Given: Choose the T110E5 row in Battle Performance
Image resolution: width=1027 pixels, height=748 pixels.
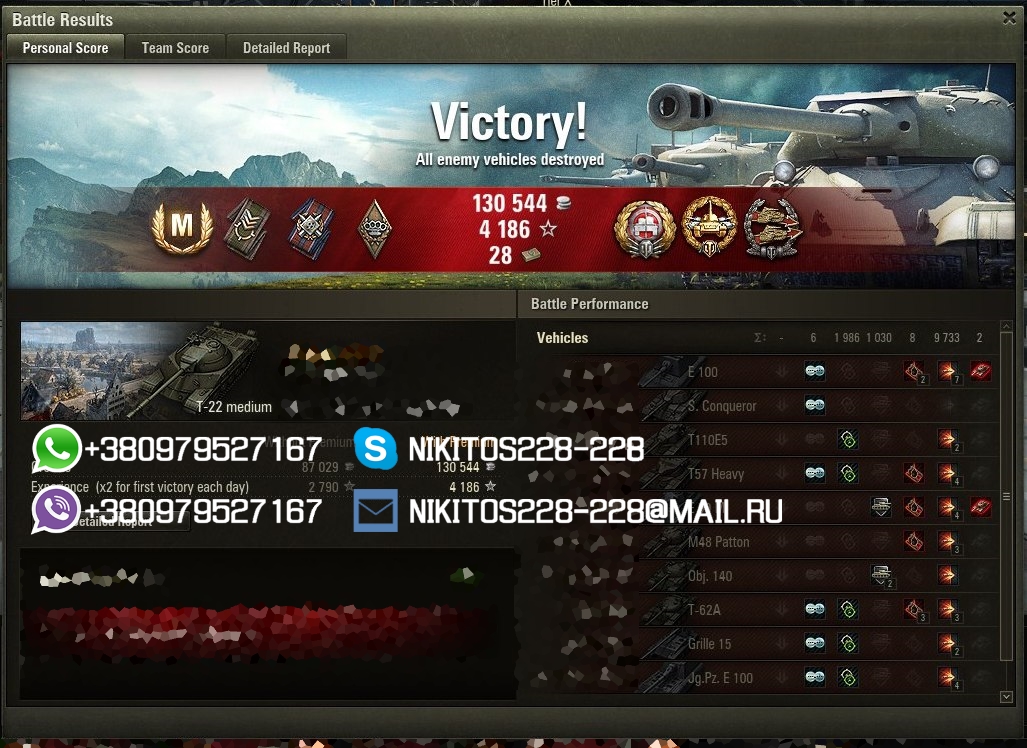Looking at the screenshot, I should coord(707,440).
